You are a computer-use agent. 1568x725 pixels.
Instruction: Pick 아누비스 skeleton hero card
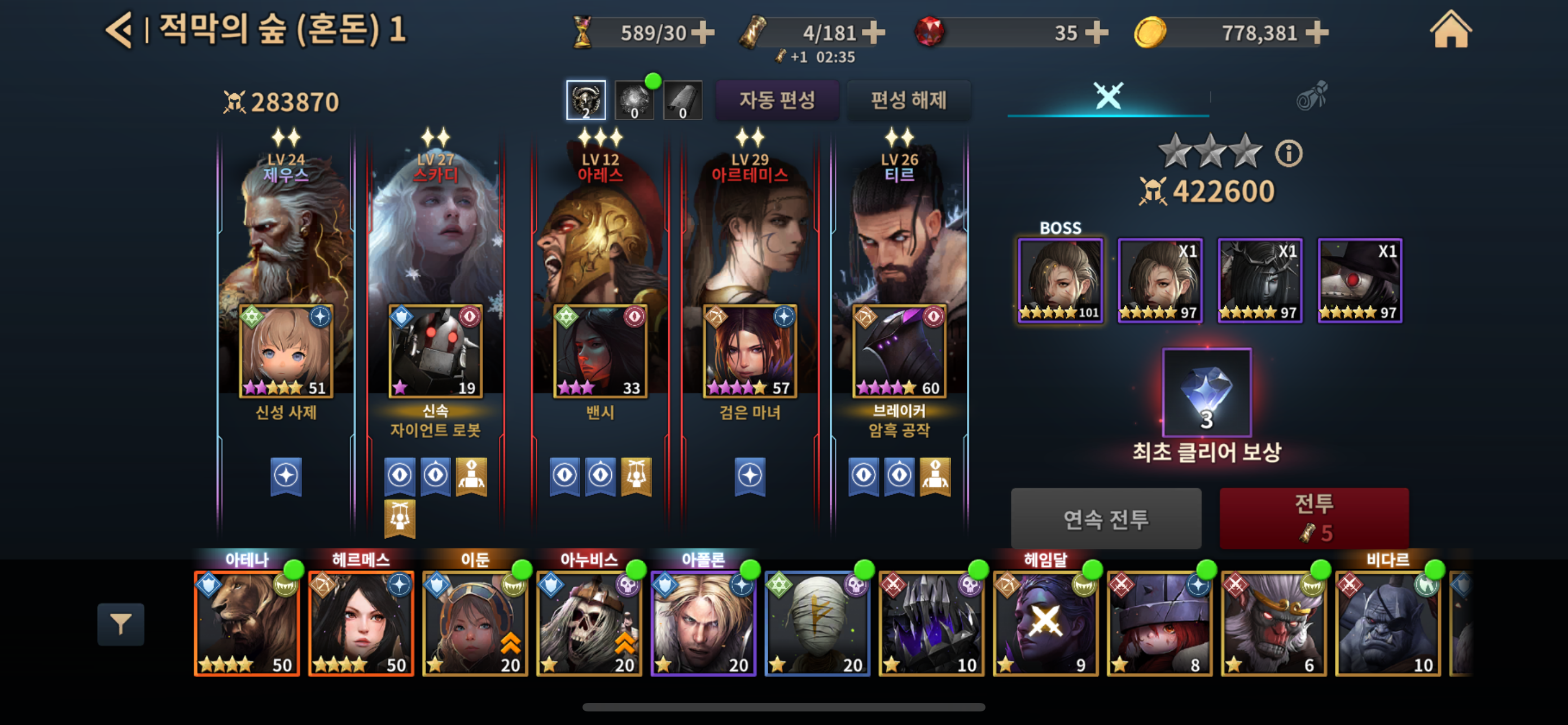pos(589,623)
